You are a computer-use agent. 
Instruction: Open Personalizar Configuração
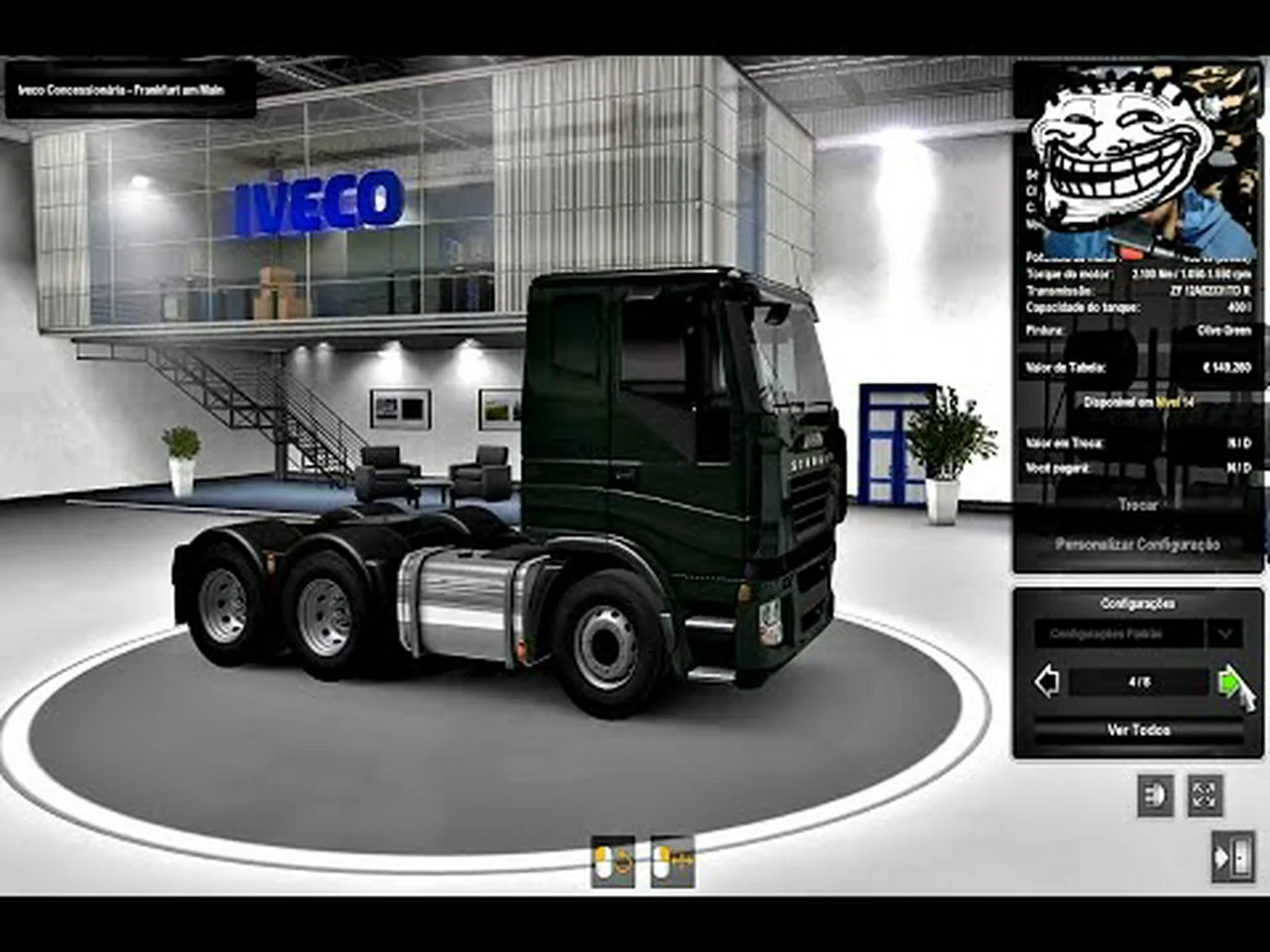1137,544
